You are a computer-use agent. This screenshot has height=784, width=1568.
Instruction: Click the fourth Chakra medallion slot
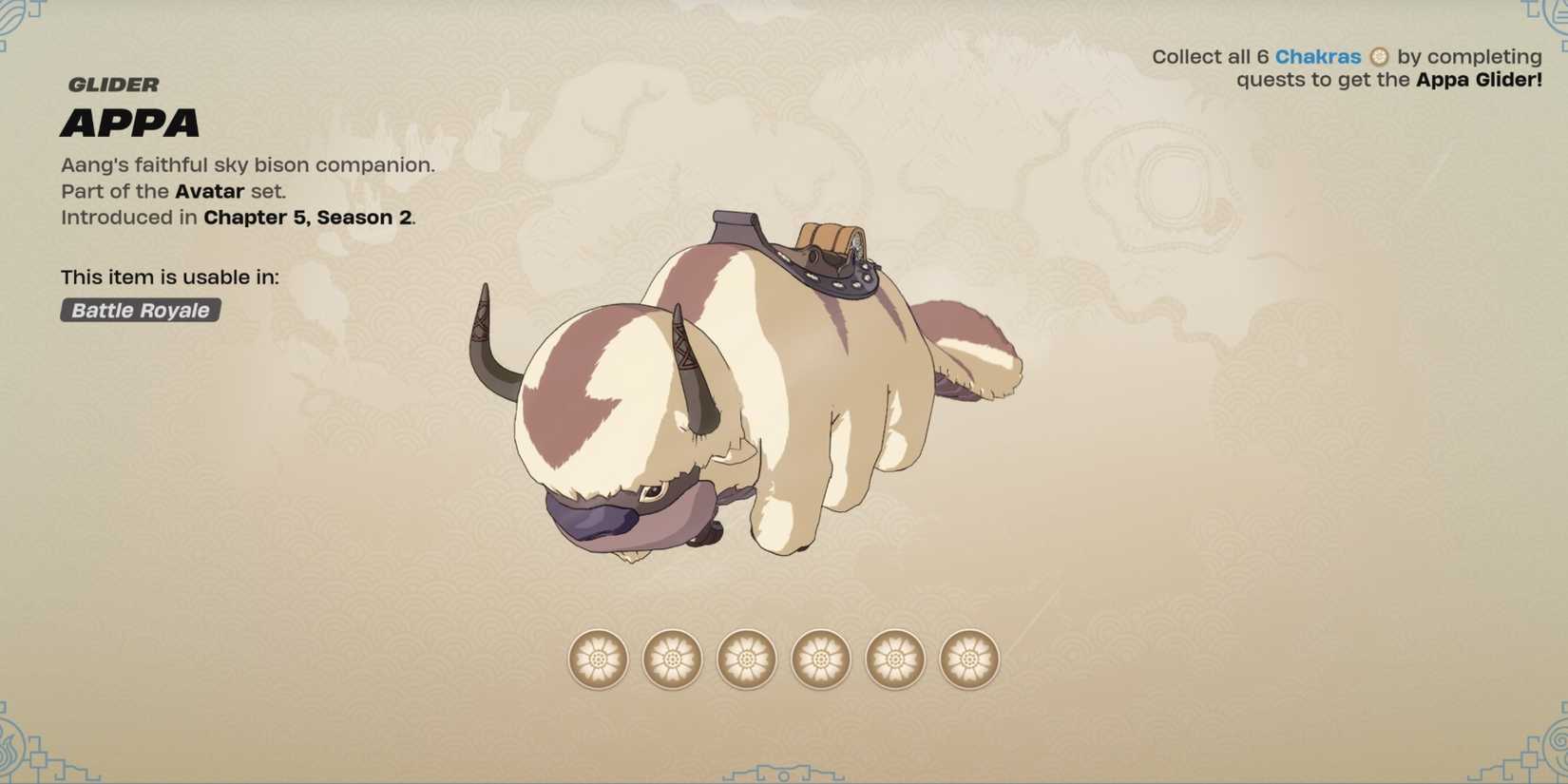[x=821, y=660]
